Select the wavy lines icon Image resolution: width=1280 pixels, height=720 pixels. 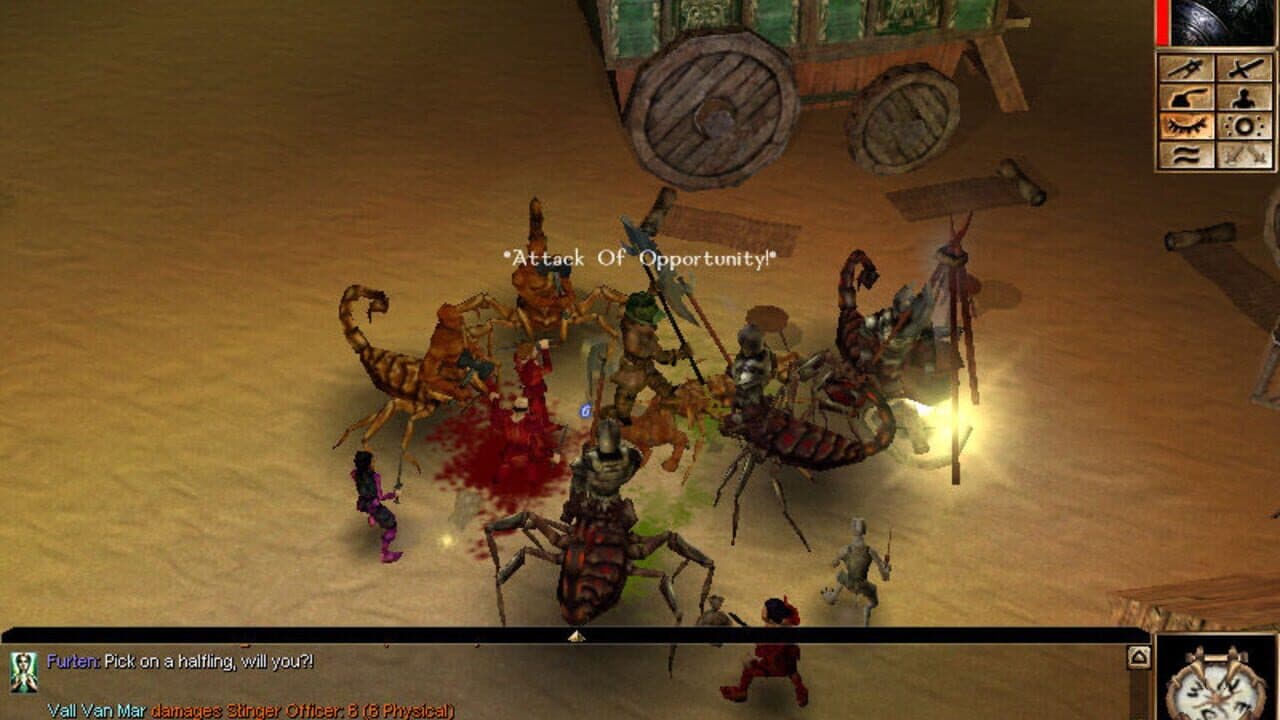pos(1185,154)
